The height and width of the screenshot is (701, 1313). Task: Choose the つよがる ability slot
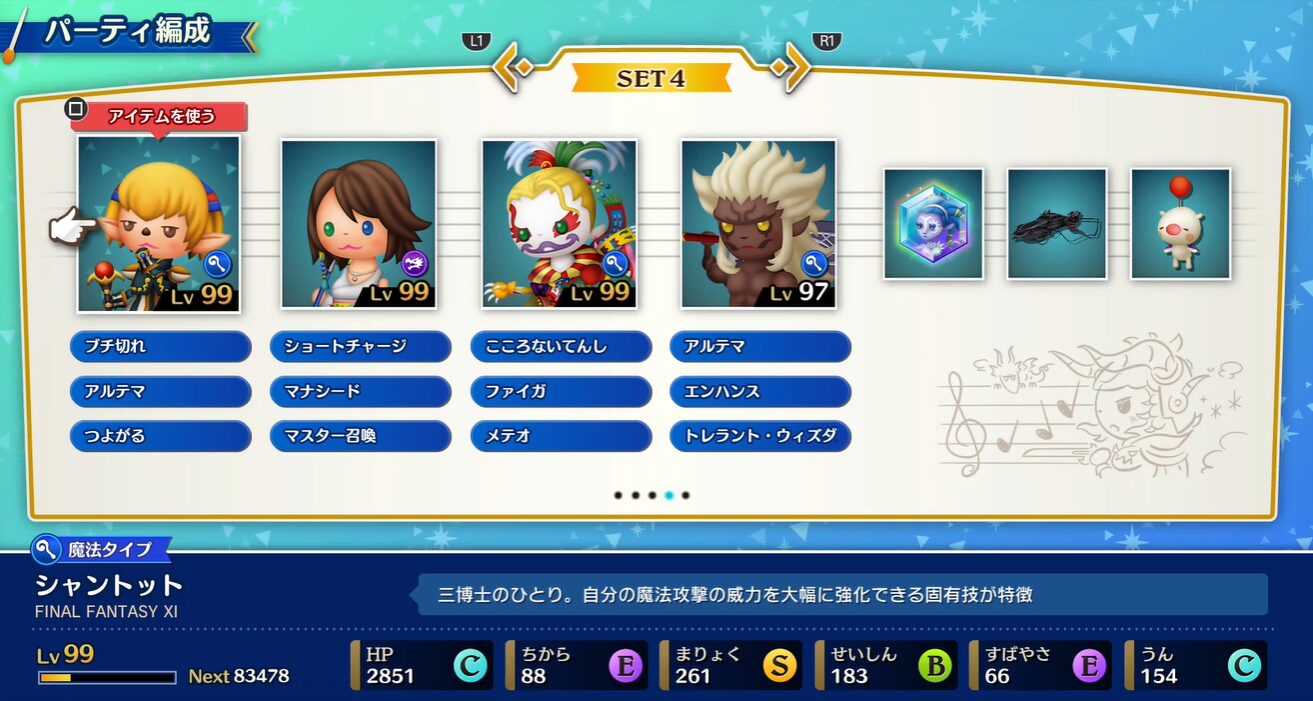pos(160,436)
